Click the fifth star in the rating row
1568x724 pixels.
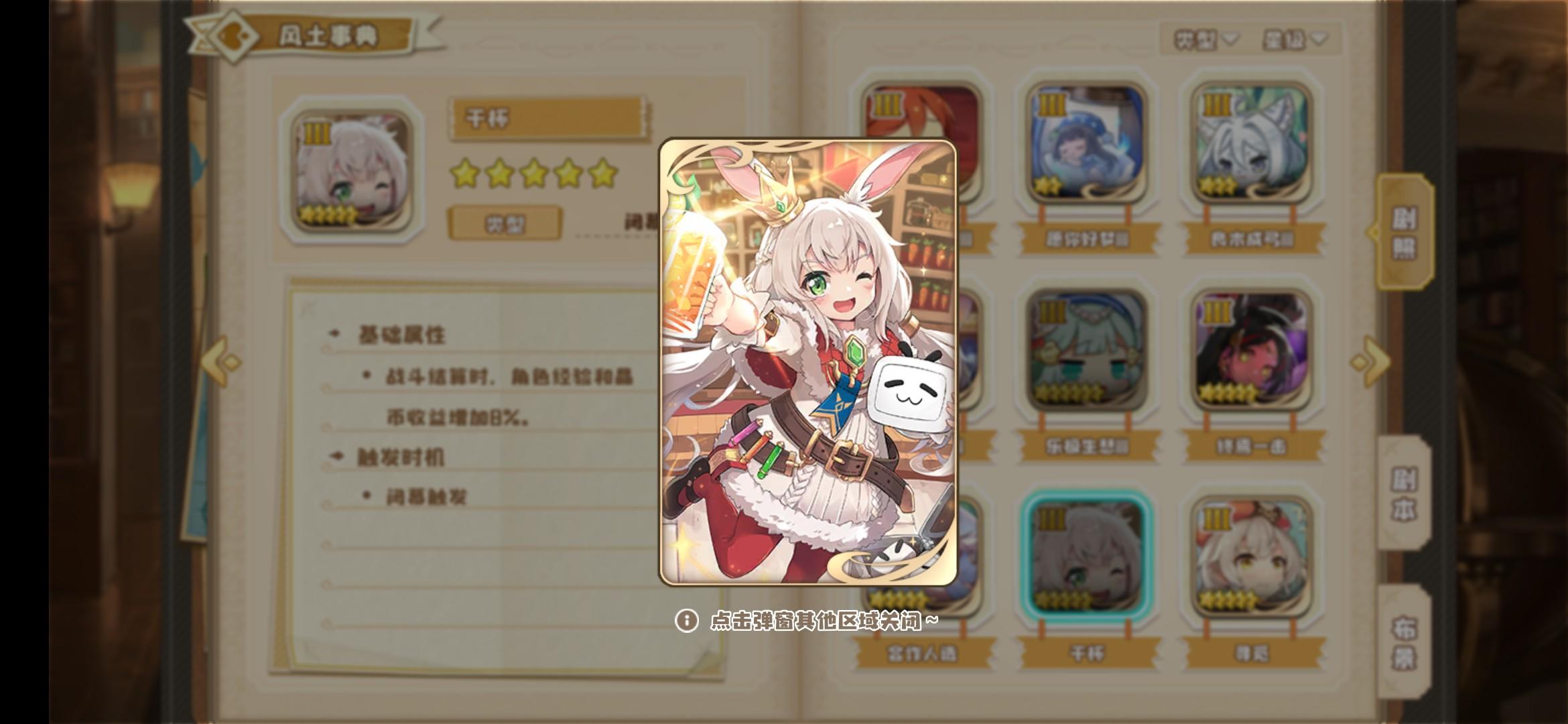coord(600,176)
